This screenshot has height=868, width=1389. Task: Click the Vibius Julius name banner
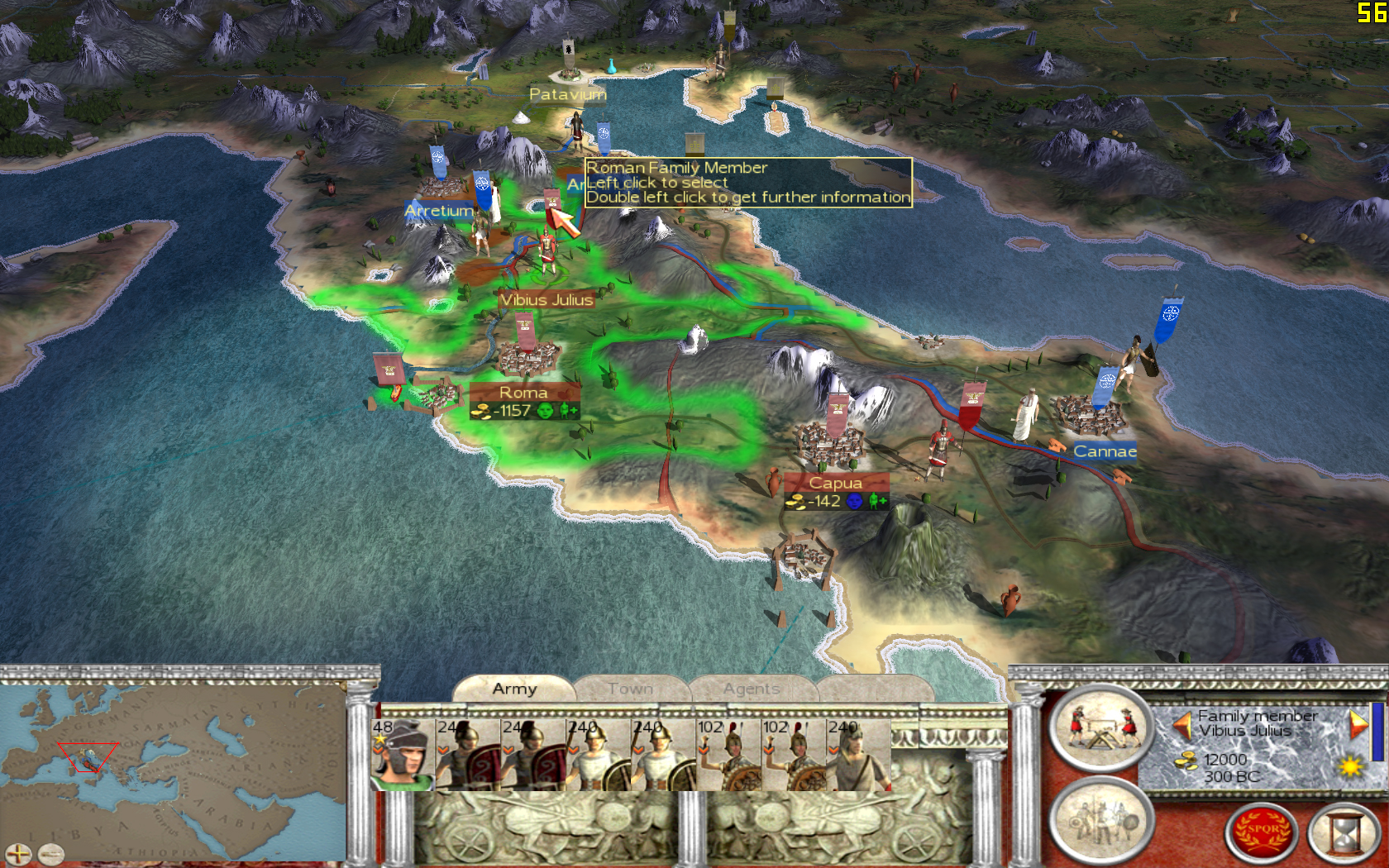click(x=547, y=300)
